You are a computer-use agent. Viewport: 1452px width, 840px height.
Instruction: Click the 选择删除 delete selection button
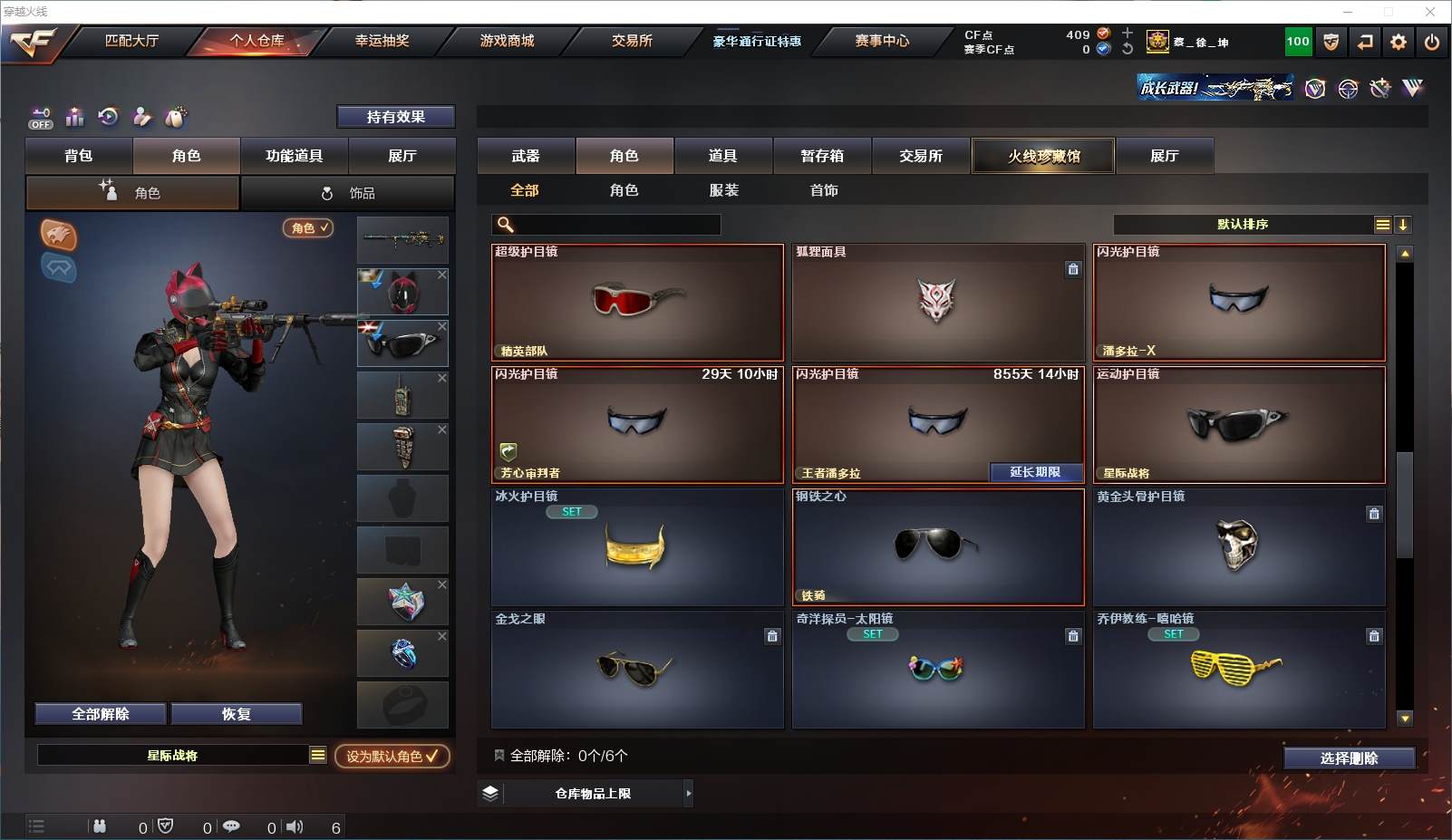click(1349, 758)
